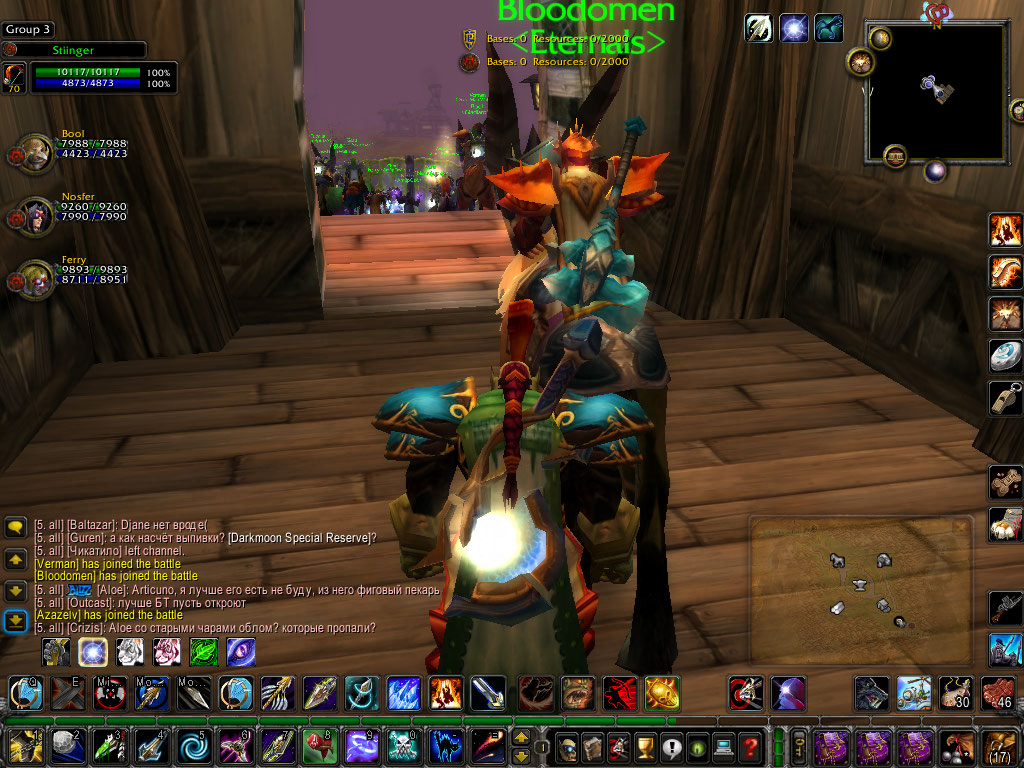This screenshot has width=1024, height=768.
Task: Use the whistle item on the right bar
Action: pyautogui.click(x=1004, y=397)
